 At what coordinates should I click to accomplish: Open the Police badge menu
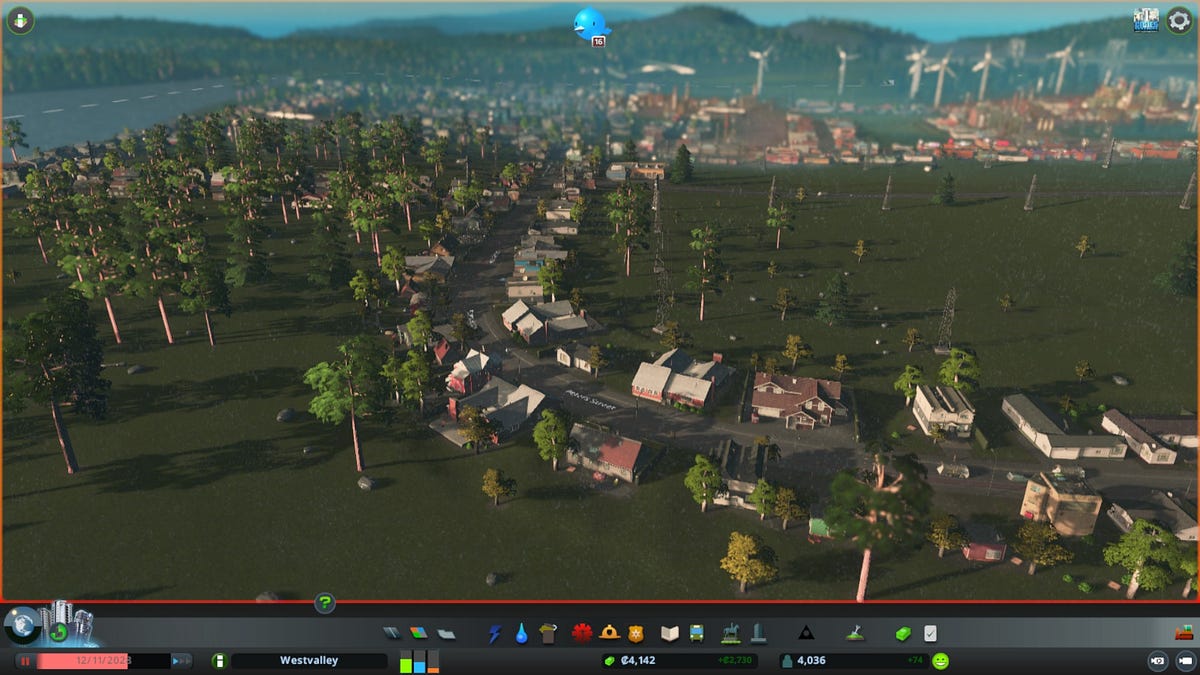[x=635, y=633]
